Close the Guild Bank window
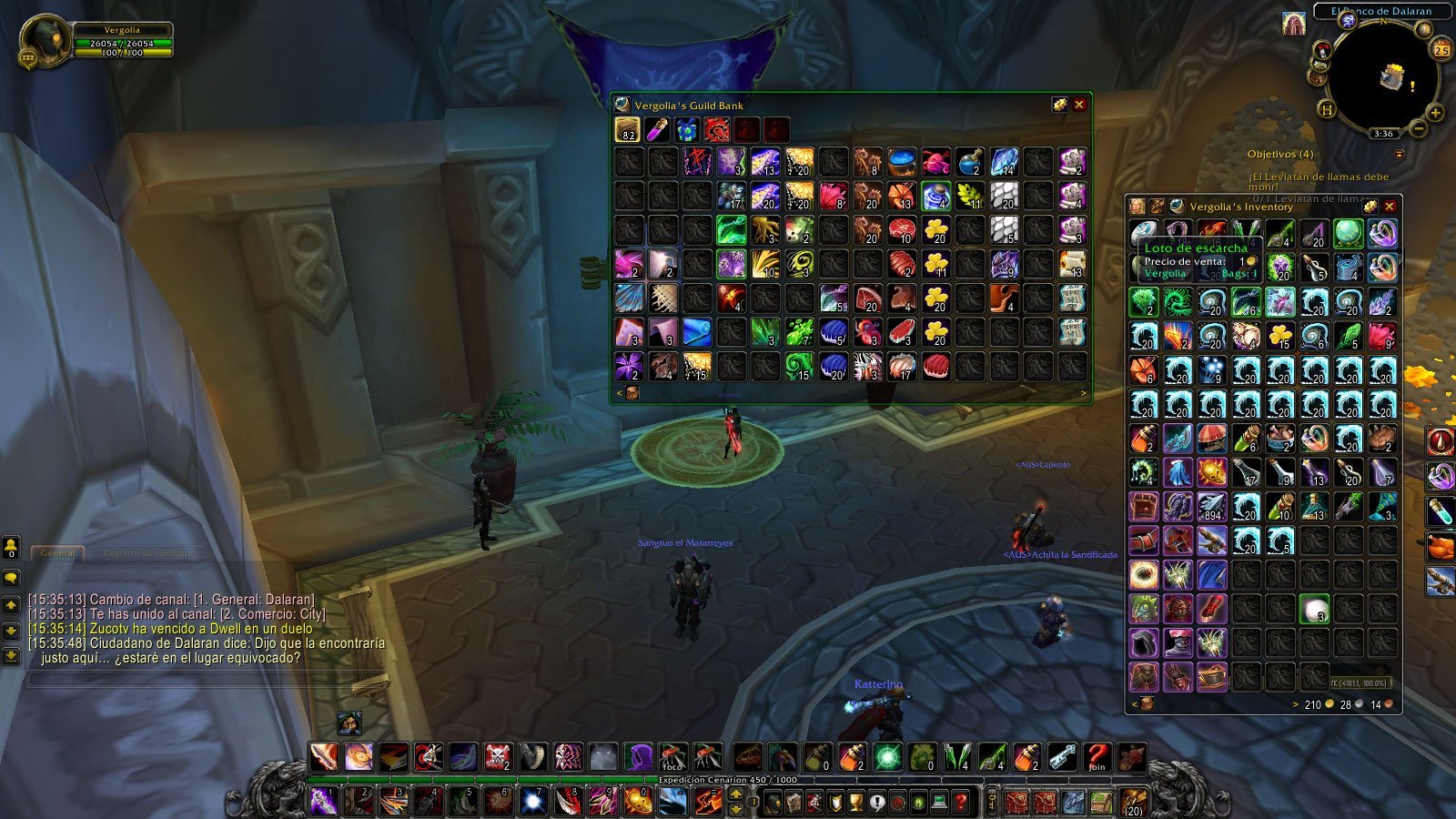The image size is (1456, 819). click(1079, 105)
